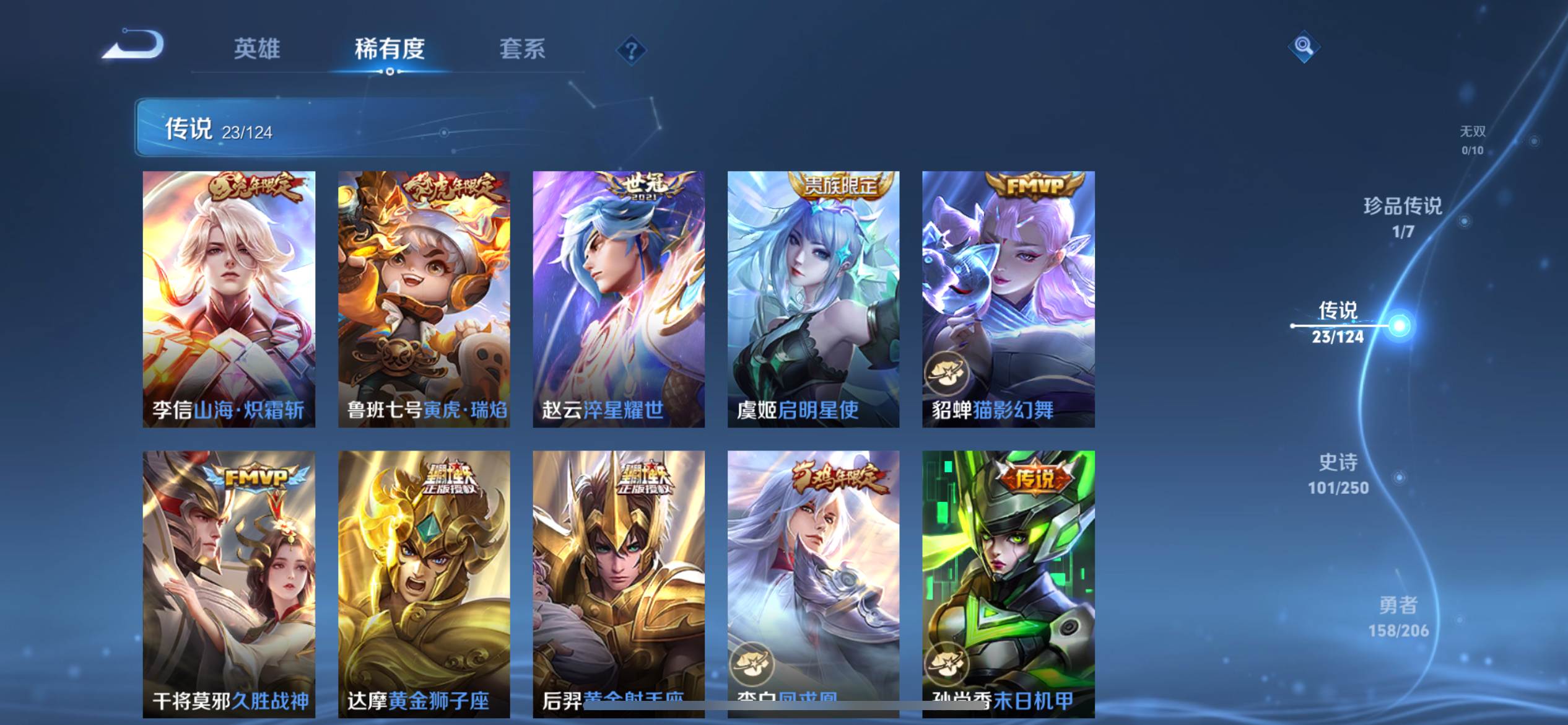The image size is (1568, 725).
Task: Choose 干将莫邪 久胜战神 skin card
Action: [229, 584]
